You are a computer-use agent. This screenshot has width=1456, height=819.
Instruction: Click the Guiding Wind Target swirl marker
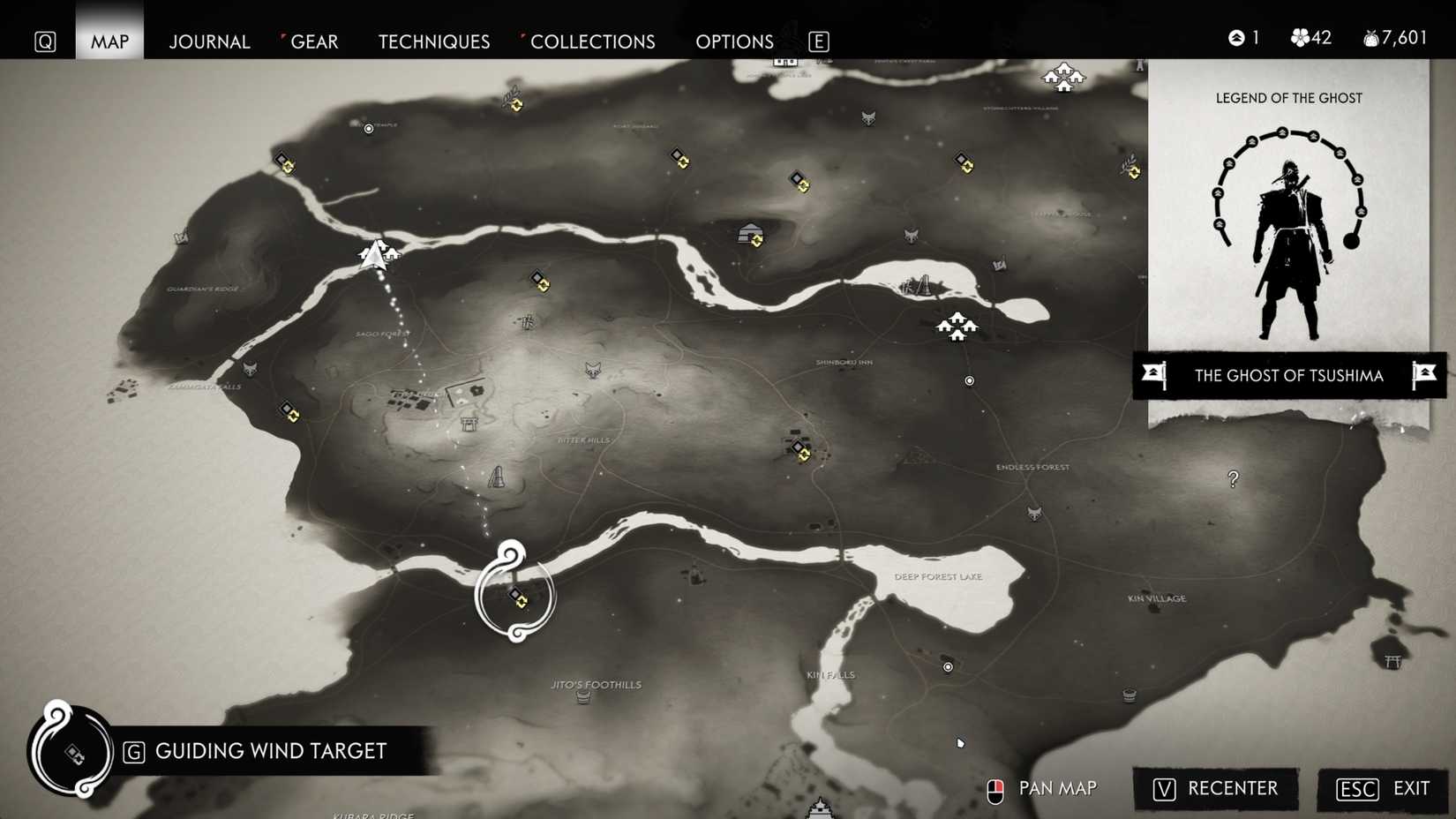(x=516, y=596)
